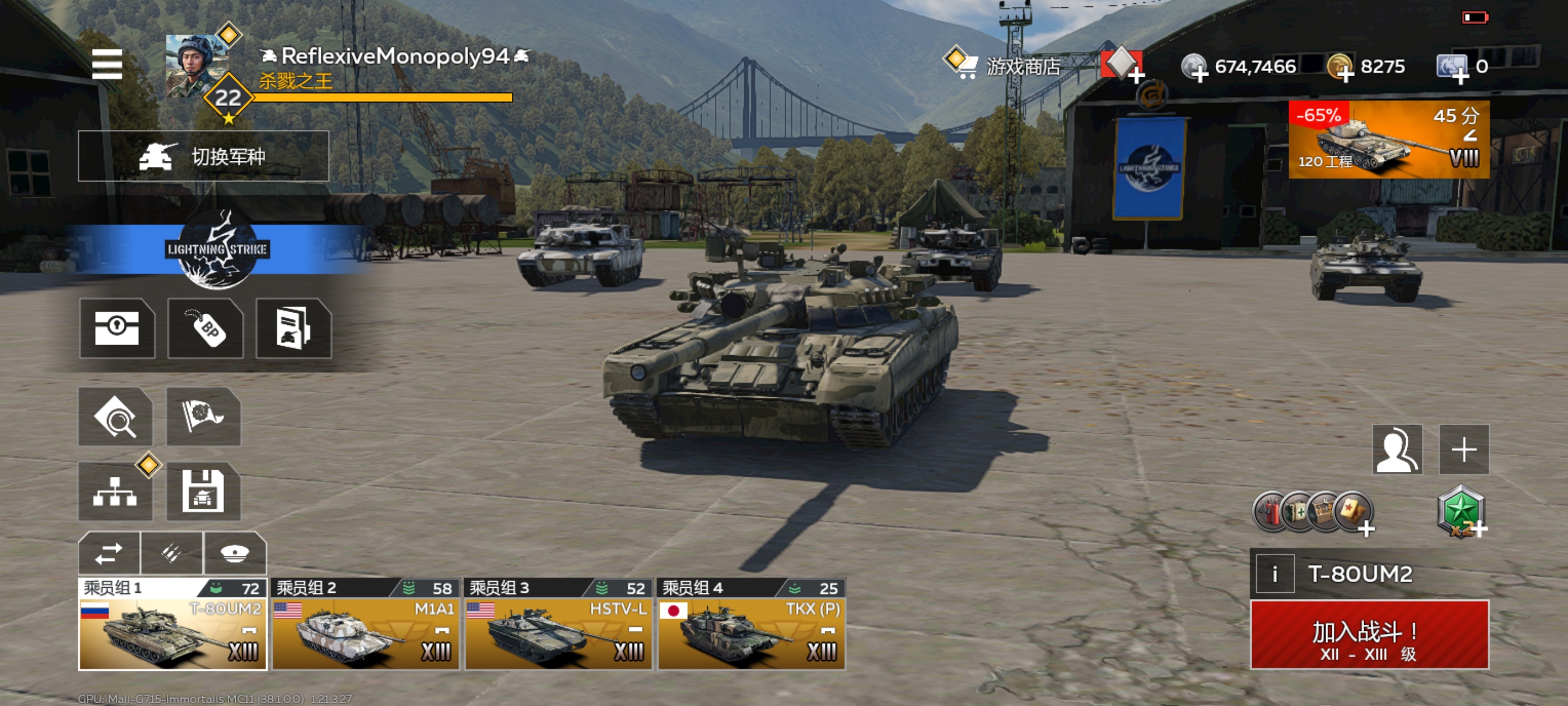Open the Lightning Strike event banner
The image size is (1568, 706).
[216, 250]
